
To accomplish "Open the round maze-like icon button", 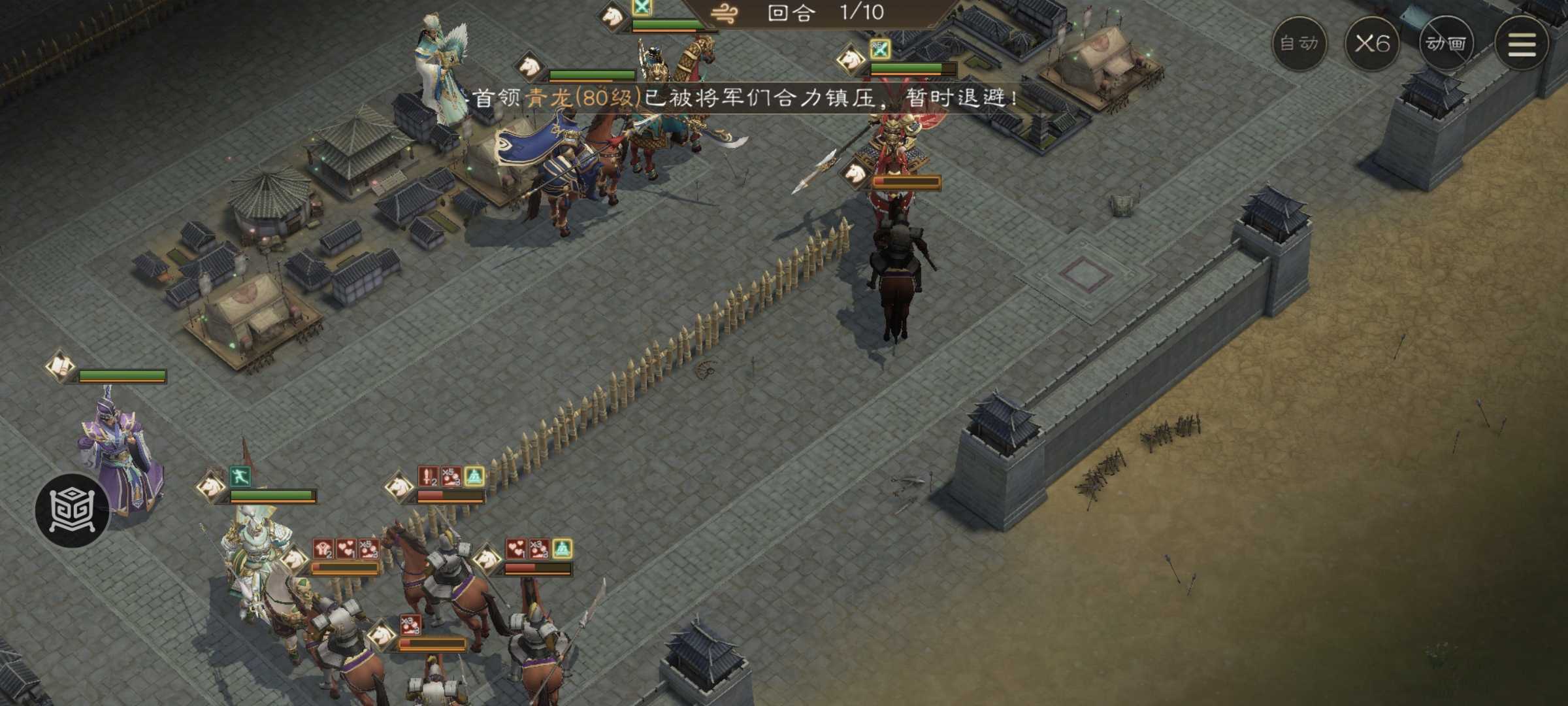I will click(73, 510).
